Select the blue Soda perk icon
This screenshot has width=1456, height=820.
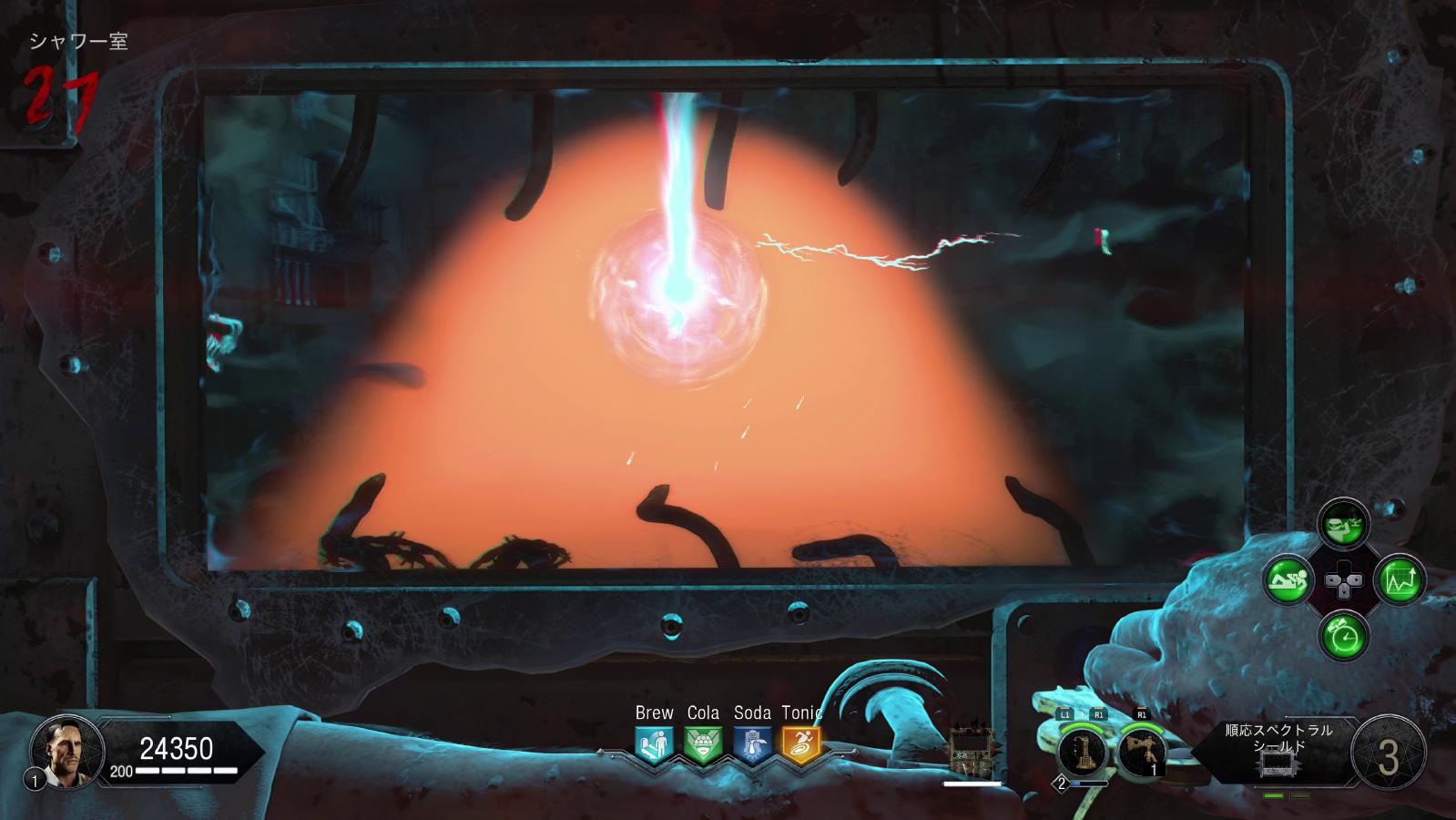[752, 744]
